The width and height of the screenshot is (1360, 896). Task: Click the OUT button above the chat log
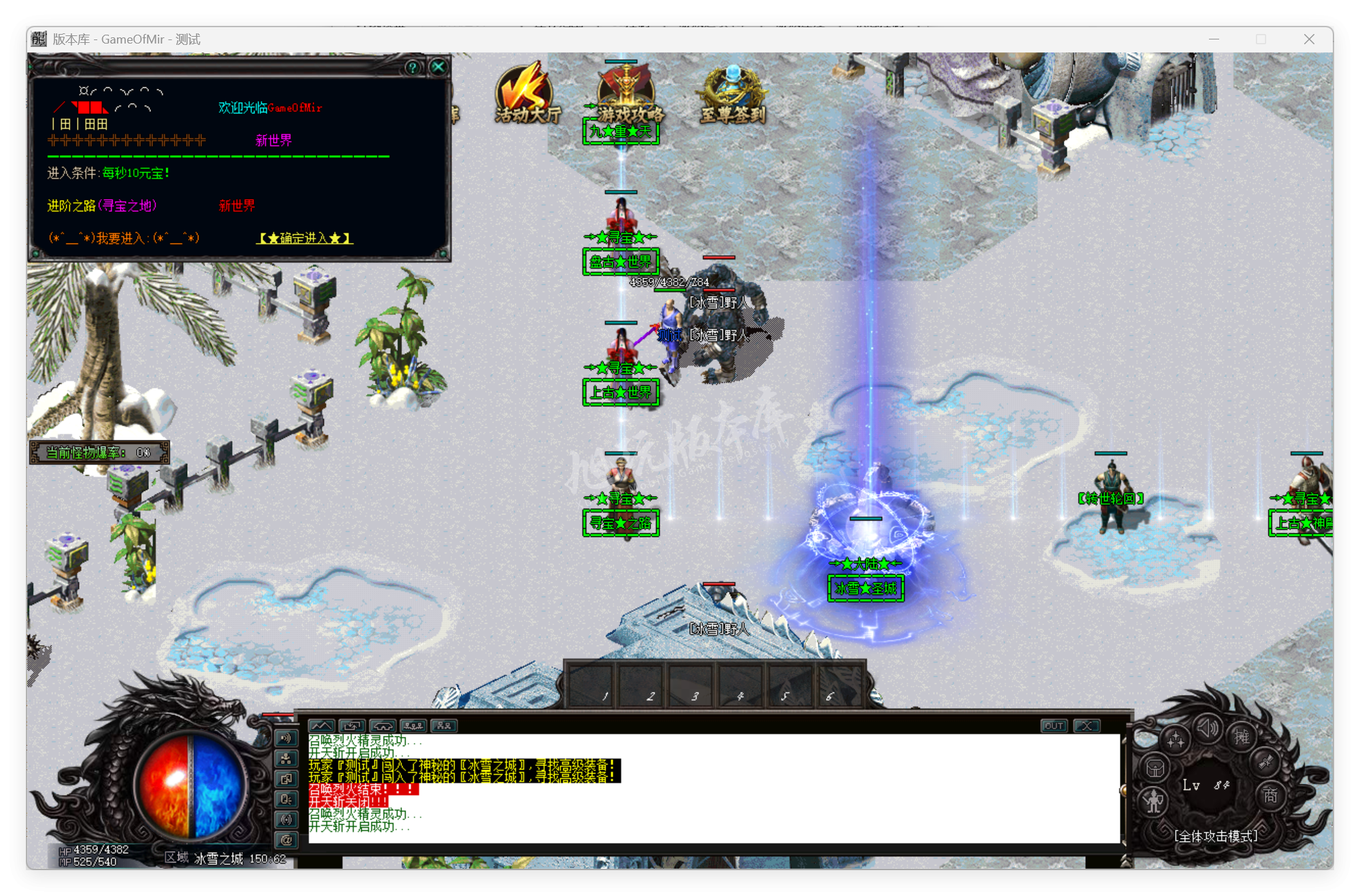[x=1054, y=726]
